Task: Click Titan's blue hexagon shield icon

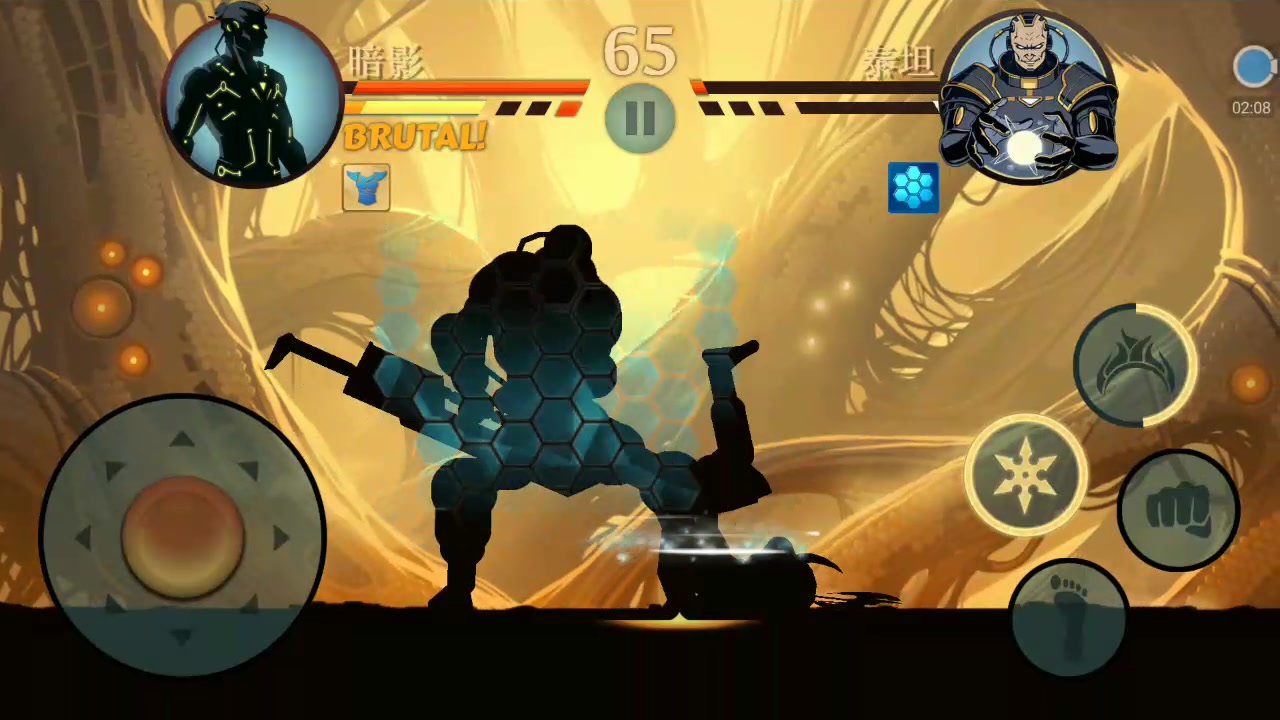Action: [913, 188]
